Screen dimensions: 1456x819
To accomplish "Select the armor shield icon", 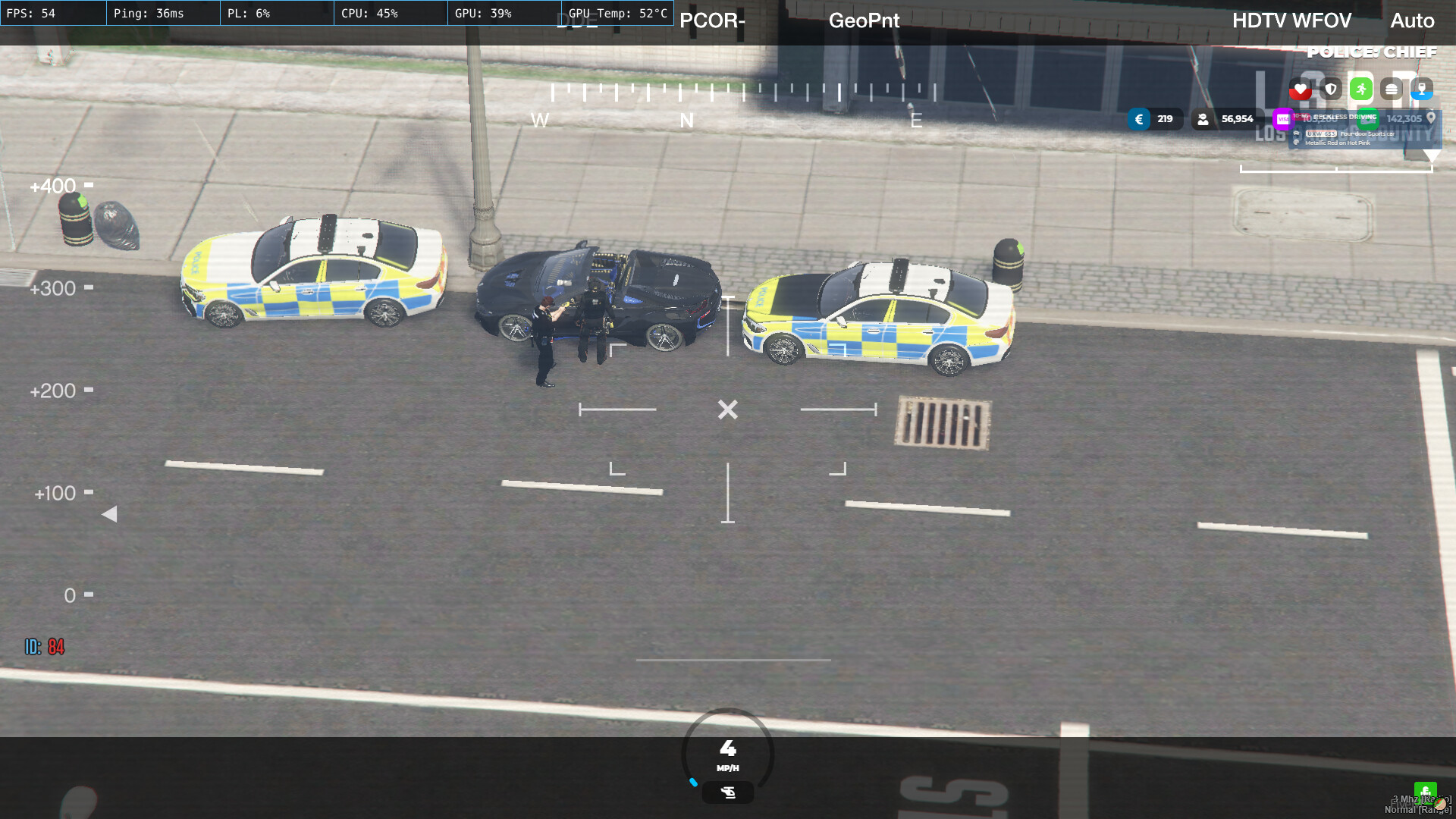I will pos(1331,89).
